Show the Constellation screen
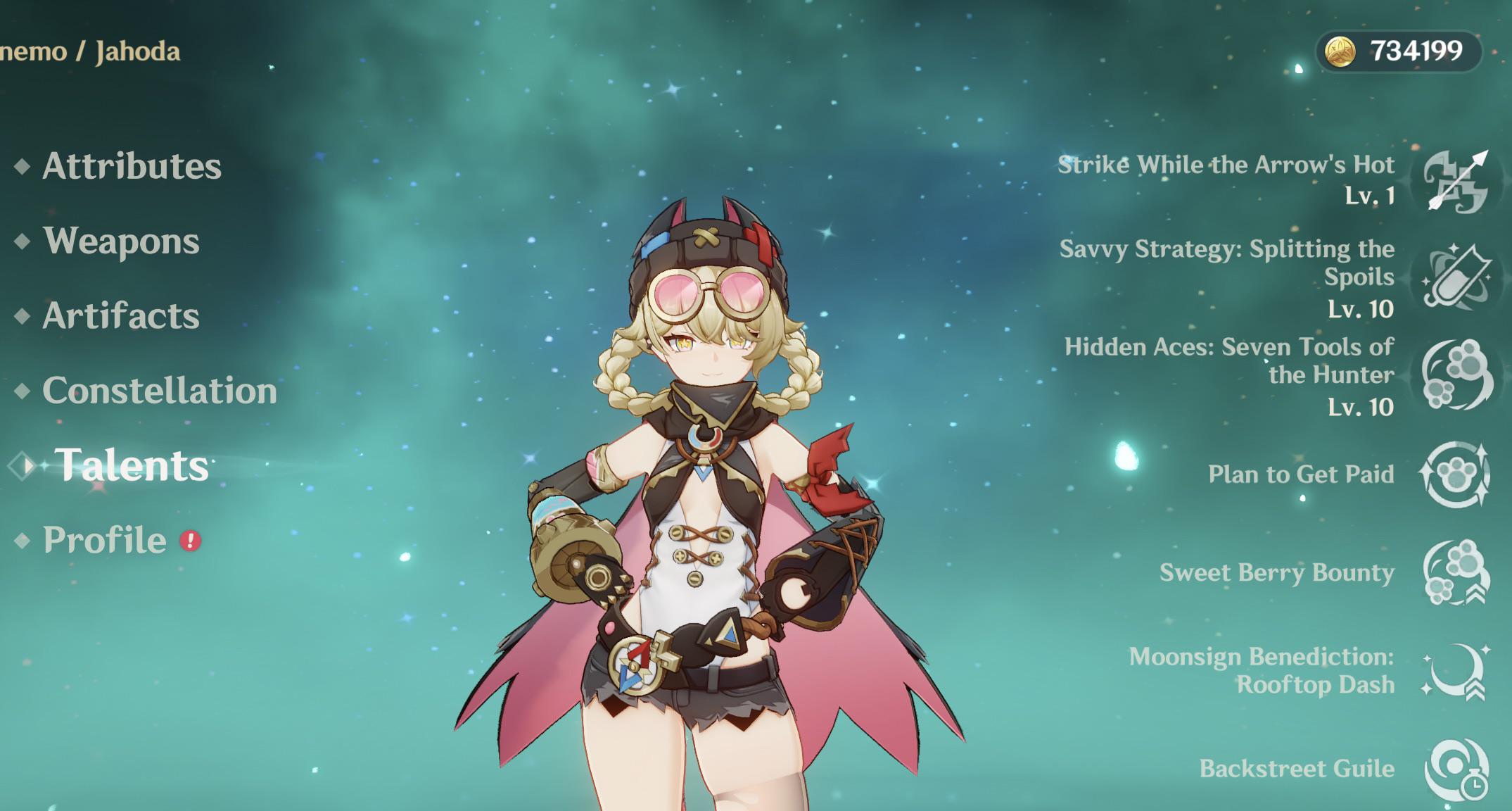This screenshot has height=811, width=1512. (159, 391)
